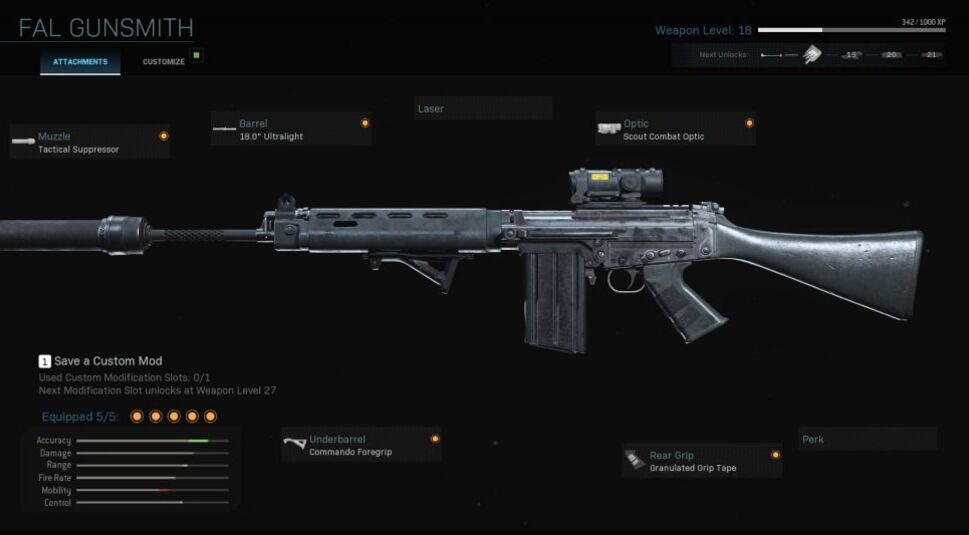
Task: Select the Muzzle Tactical Suppressor slot
Action: pos(89,142)
